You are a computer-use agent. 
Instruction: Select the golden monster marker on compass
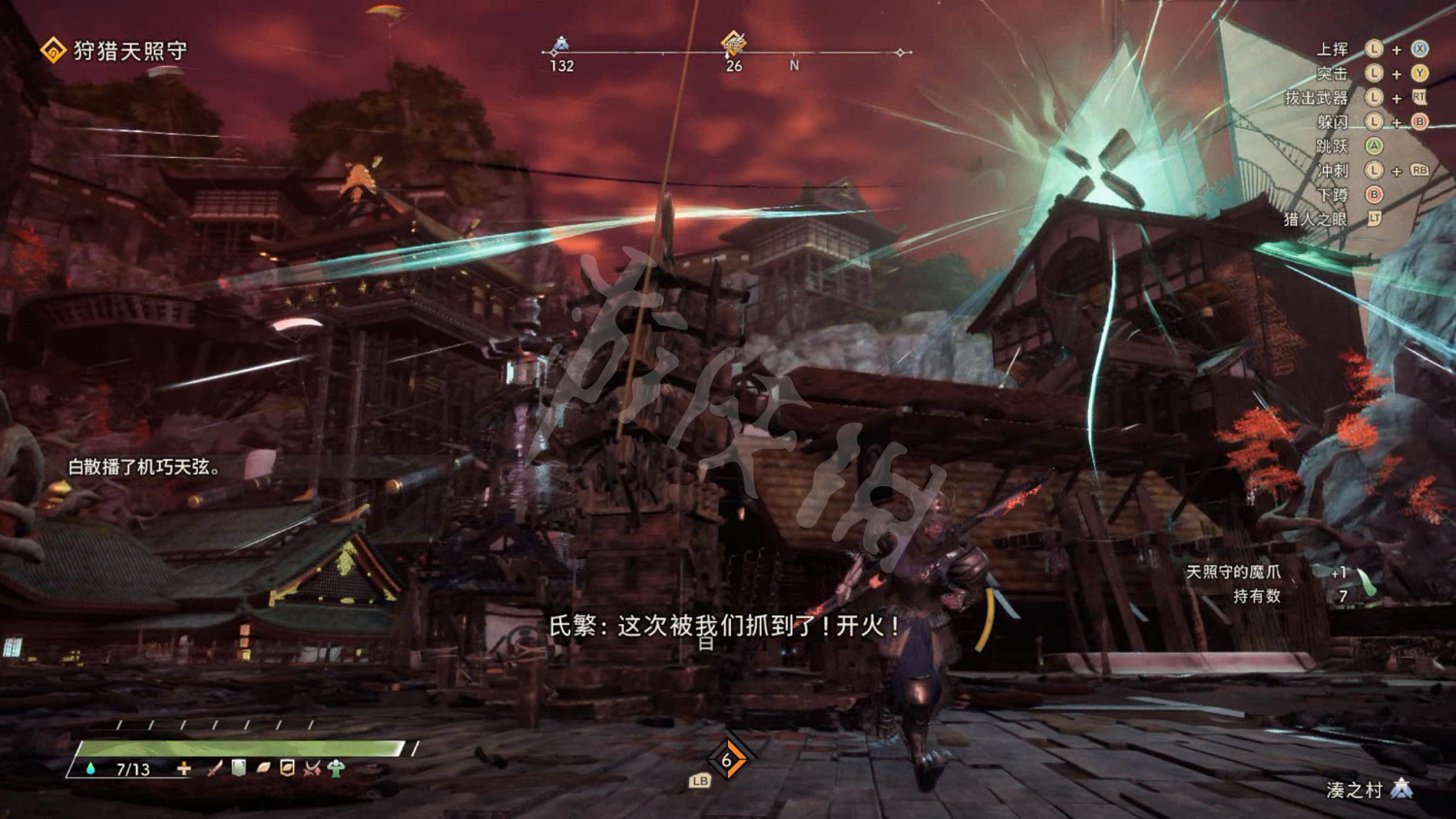734,44
